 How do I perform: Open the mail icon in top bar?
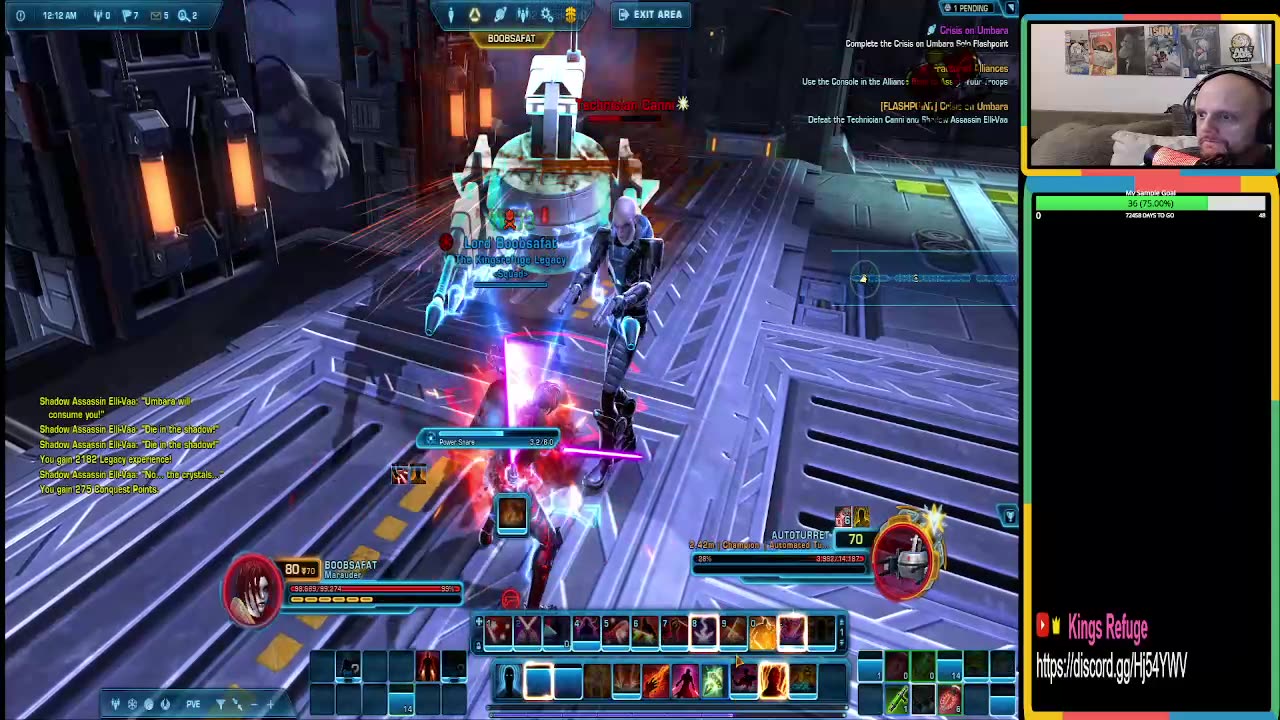point(157,15)
